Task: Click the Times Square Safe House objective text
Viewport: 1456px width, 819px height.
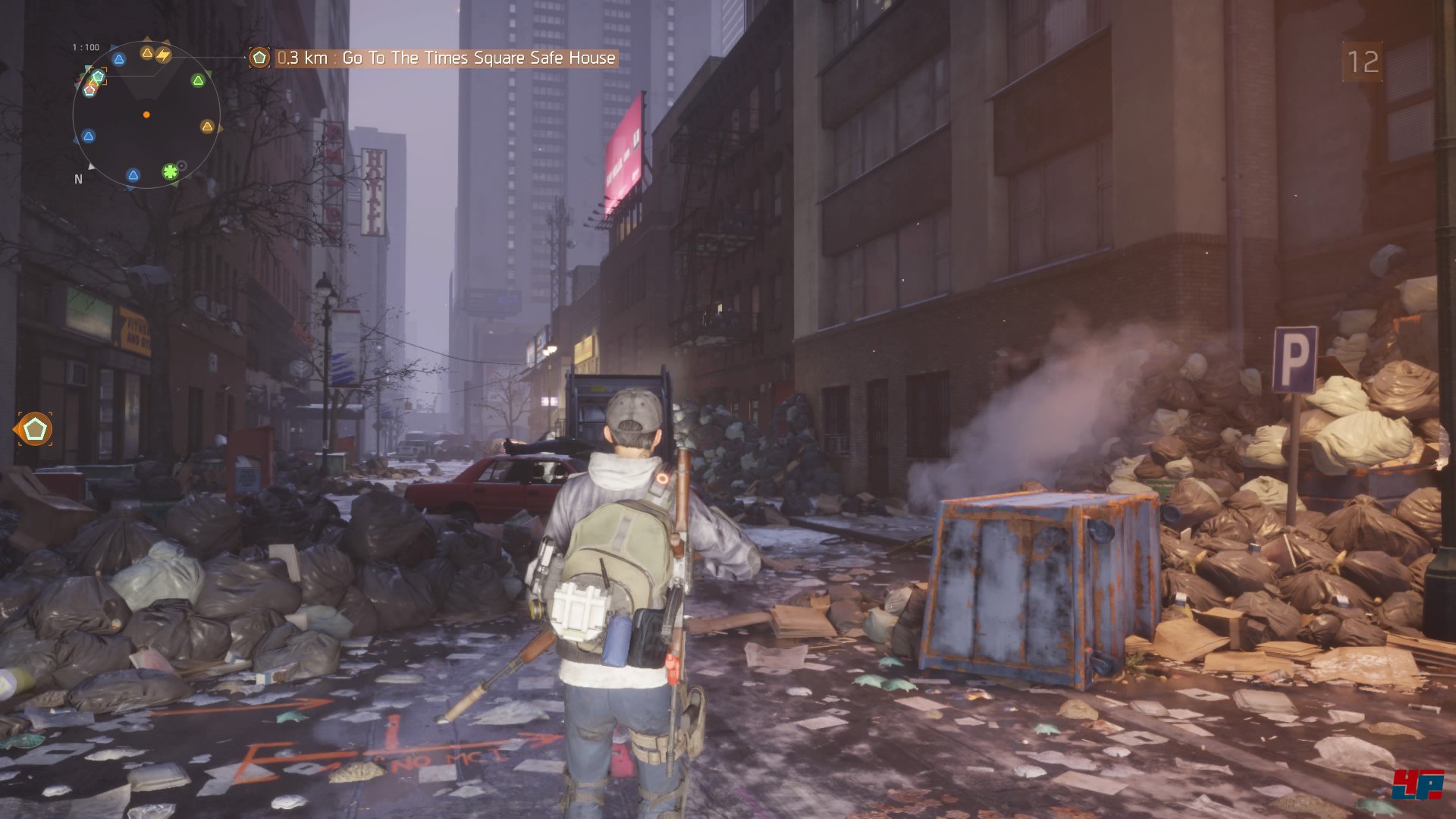Action: 479,58
